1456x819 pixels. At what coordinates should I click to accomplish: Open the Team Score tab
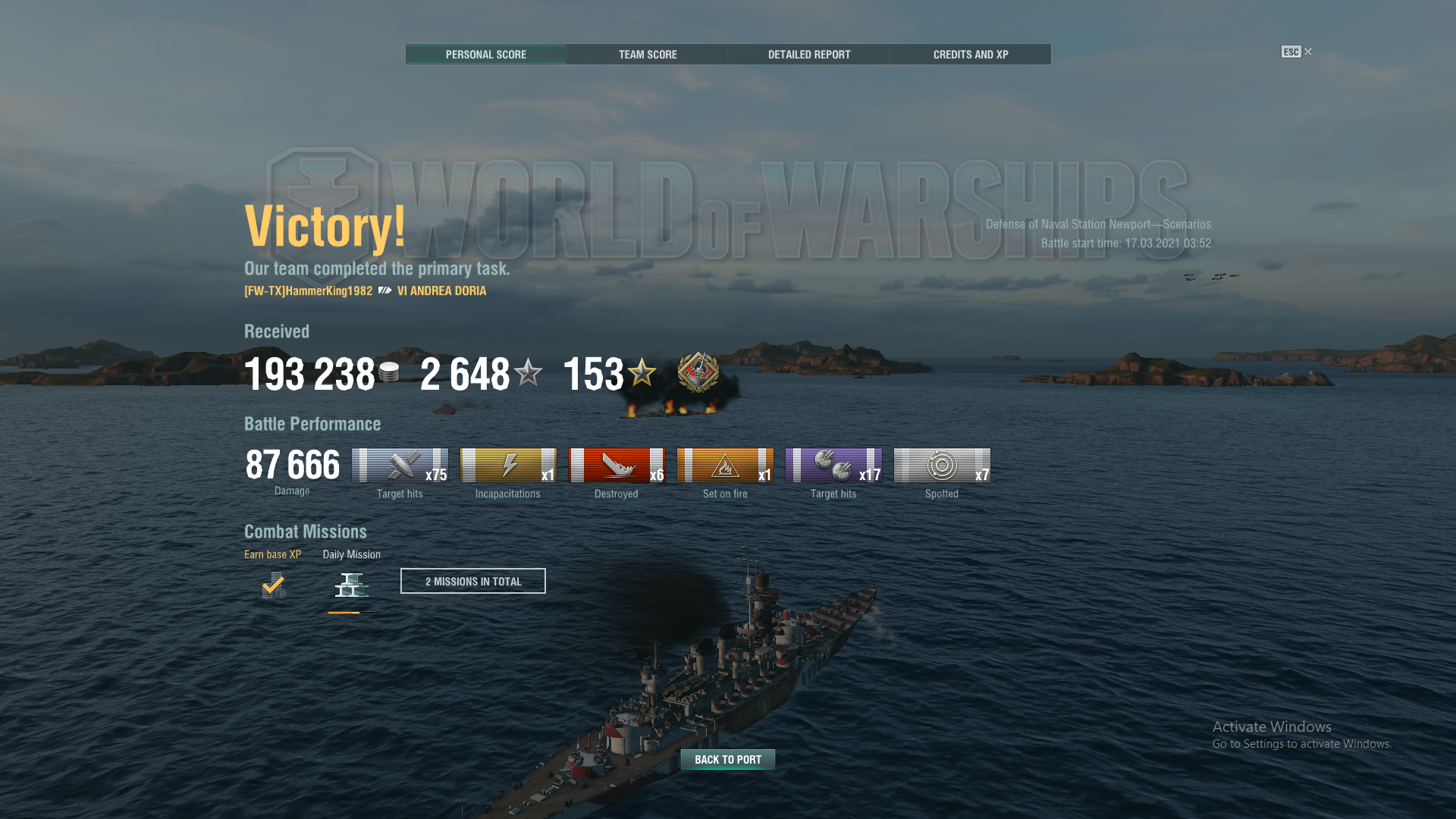648,55
